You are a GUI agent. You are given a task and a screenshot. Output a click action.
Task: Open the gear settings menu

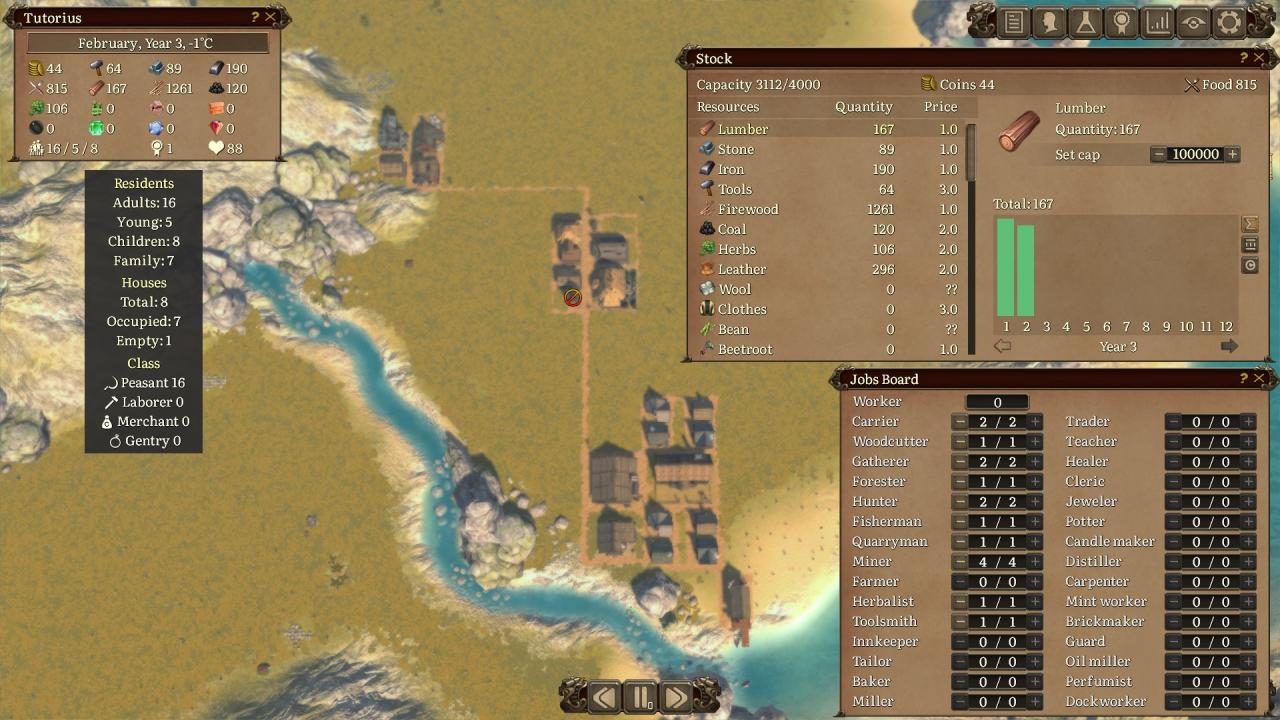pos(1229,22)
